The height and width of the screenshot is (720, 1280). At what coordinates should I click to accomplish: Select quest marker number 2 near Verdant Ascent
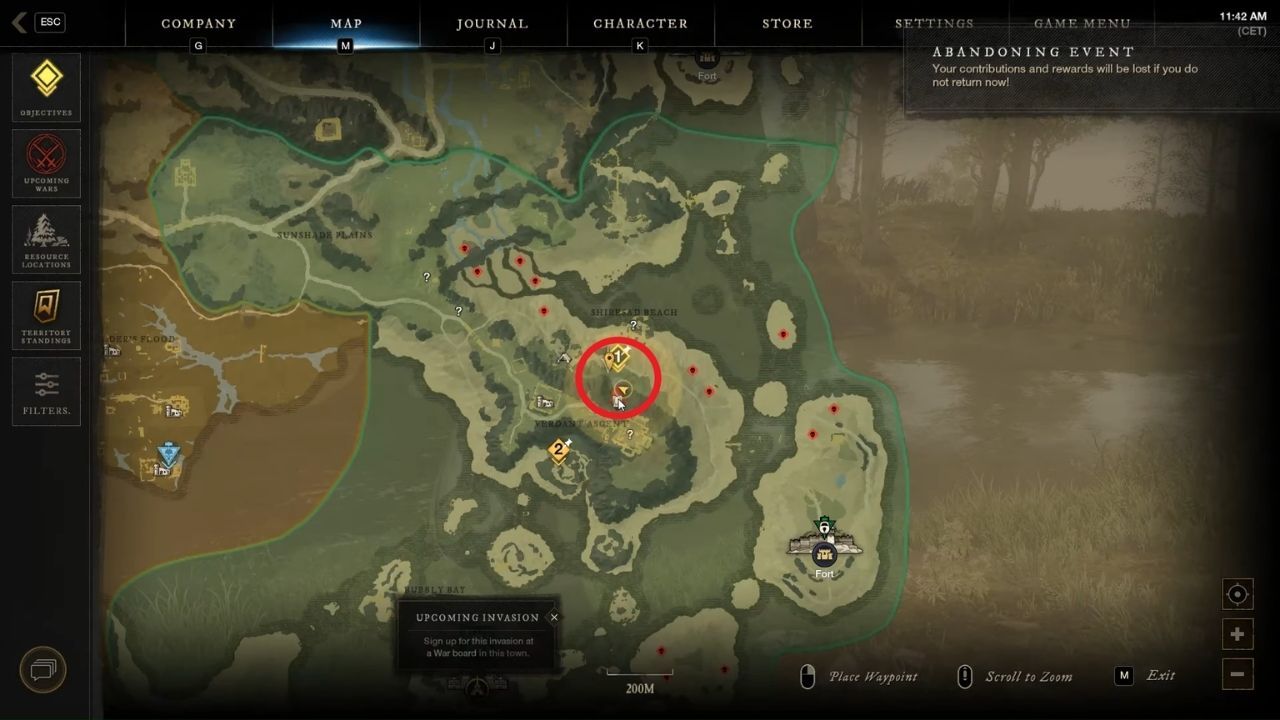557,451
